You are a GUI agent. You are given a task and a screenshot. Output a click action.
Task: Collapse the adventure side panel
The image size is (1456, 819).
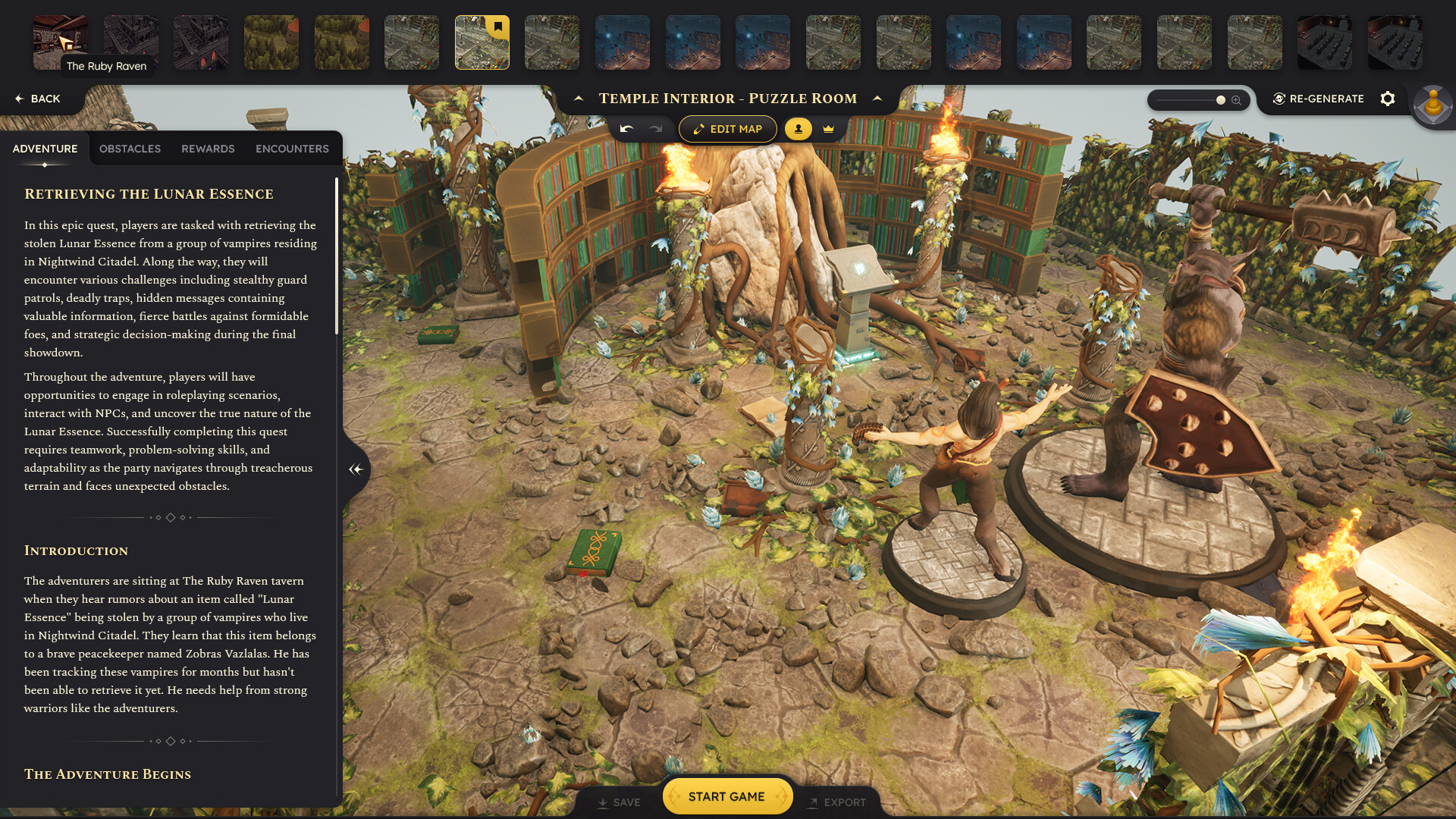(x=355, y=469)
